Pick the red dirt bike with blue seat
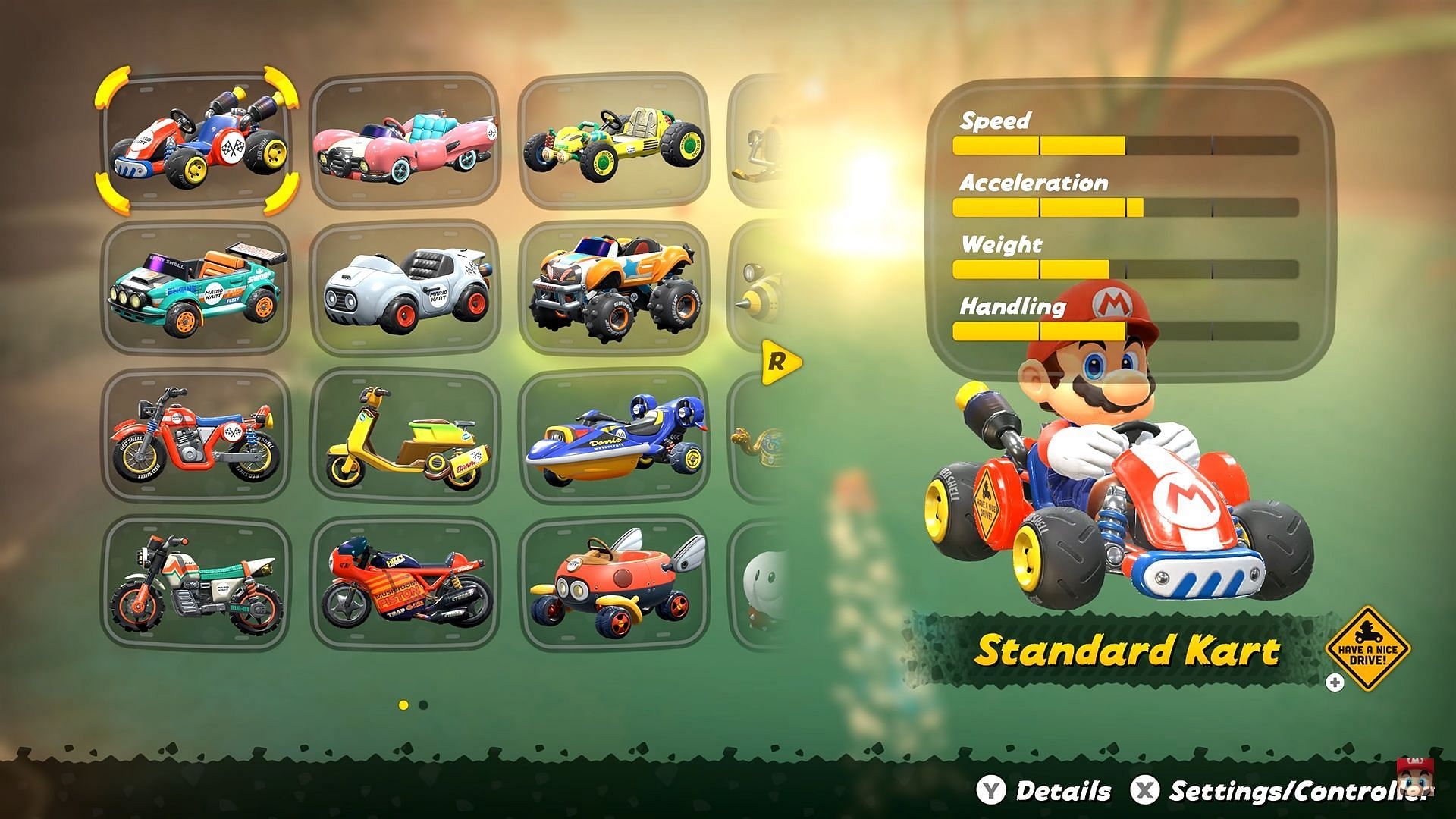This screenshot has height=819, width=1456. [196, 436]
